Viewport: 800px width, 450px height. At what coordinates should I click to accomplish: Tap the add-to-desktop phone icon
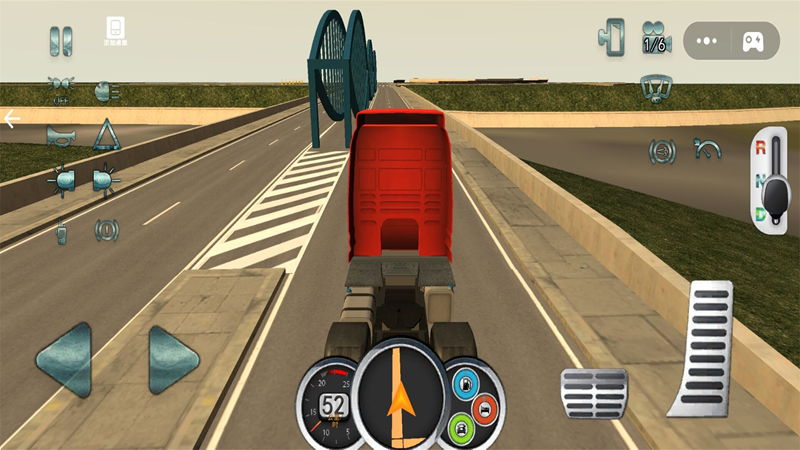pyautogui.click(x=116, y=30)
